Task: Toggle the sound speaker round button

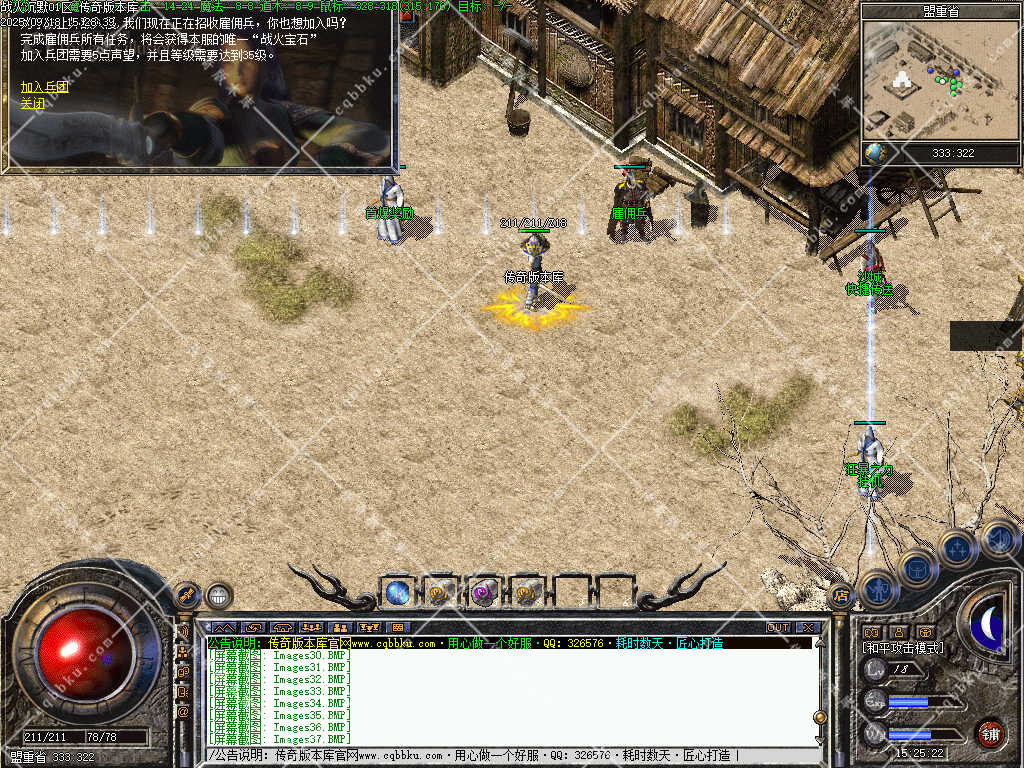Action: coord(998,539)
